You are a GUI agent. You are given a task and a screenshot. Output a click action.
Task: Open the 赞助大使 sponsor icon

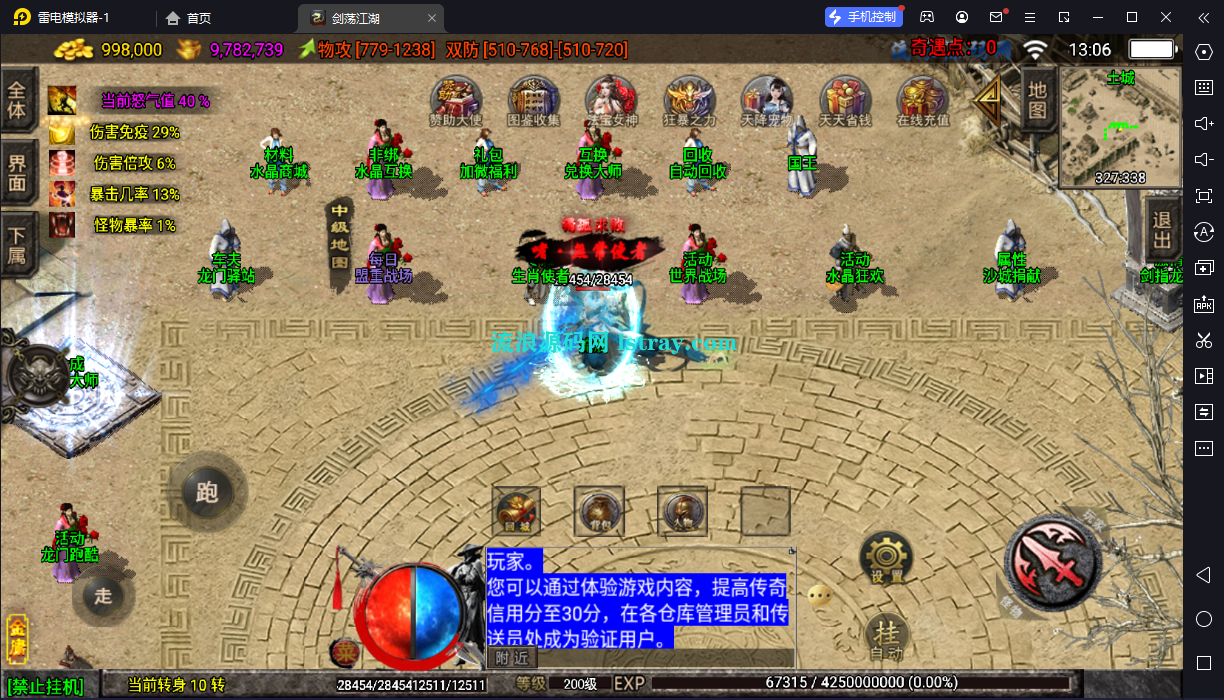pos(456,100)
